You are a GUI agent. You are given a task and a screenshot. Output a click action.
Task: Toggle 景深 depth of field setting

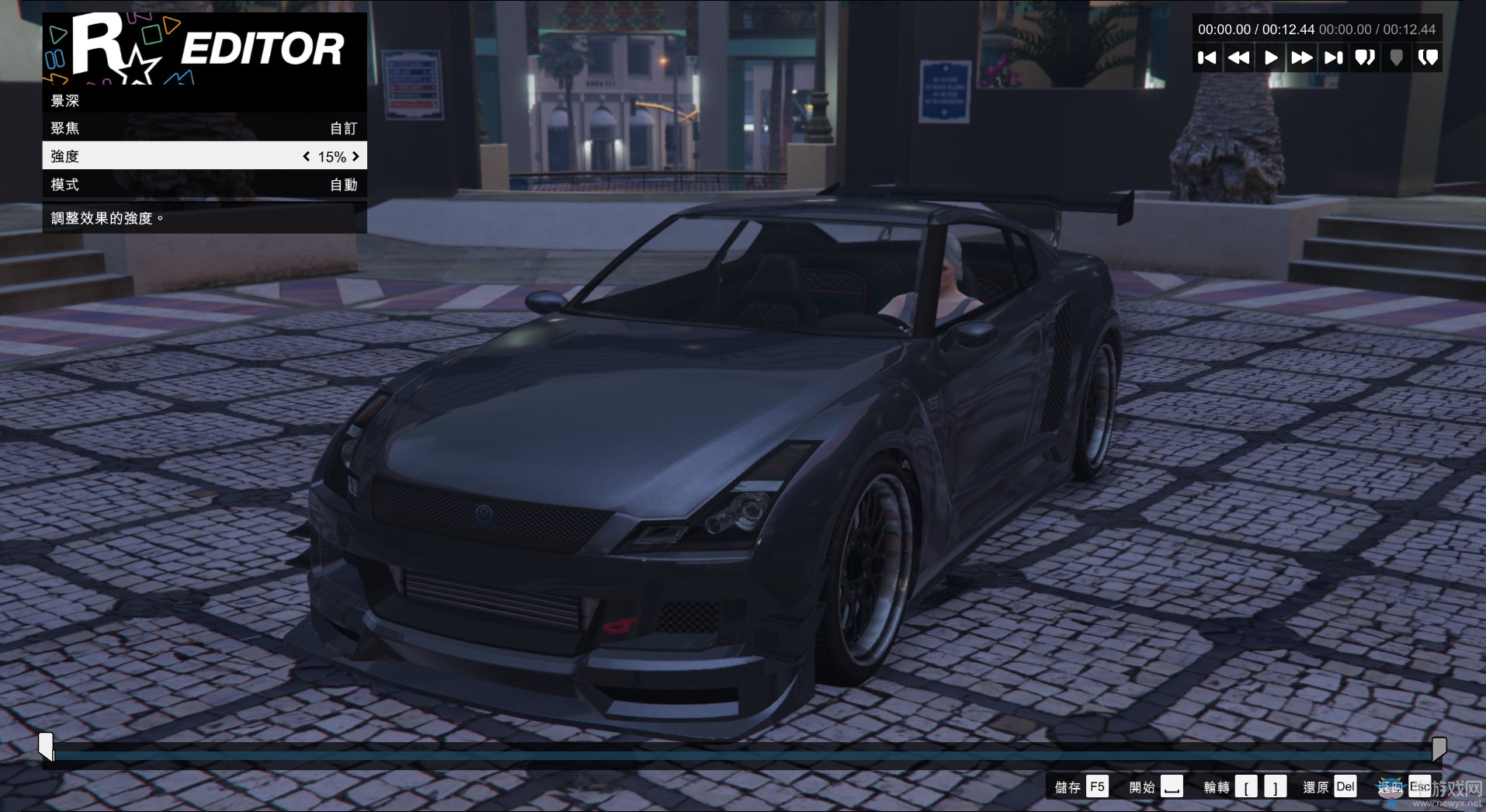pos(203,100)
